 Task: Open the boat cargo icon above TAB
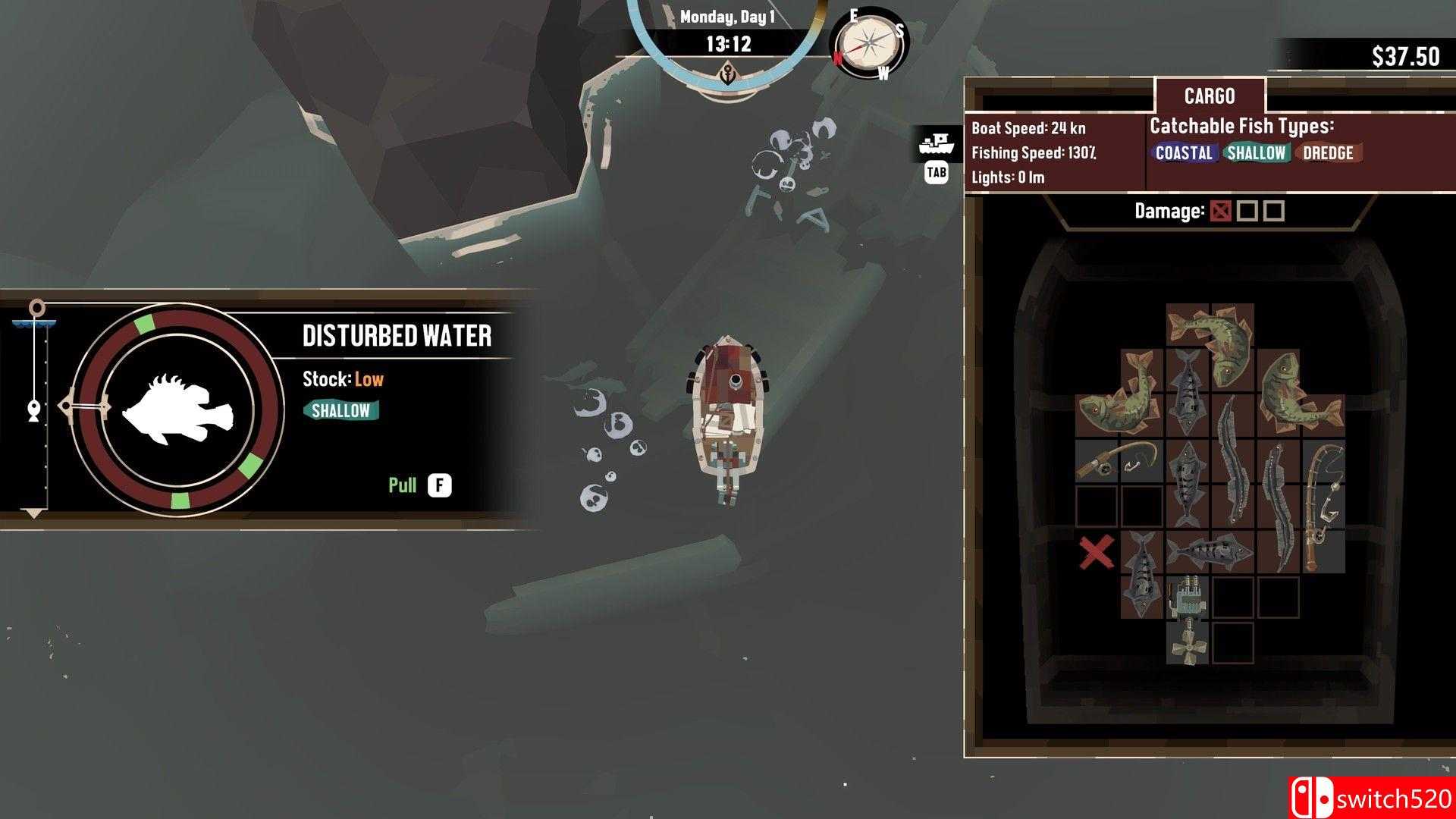click(x=937, y=144)
